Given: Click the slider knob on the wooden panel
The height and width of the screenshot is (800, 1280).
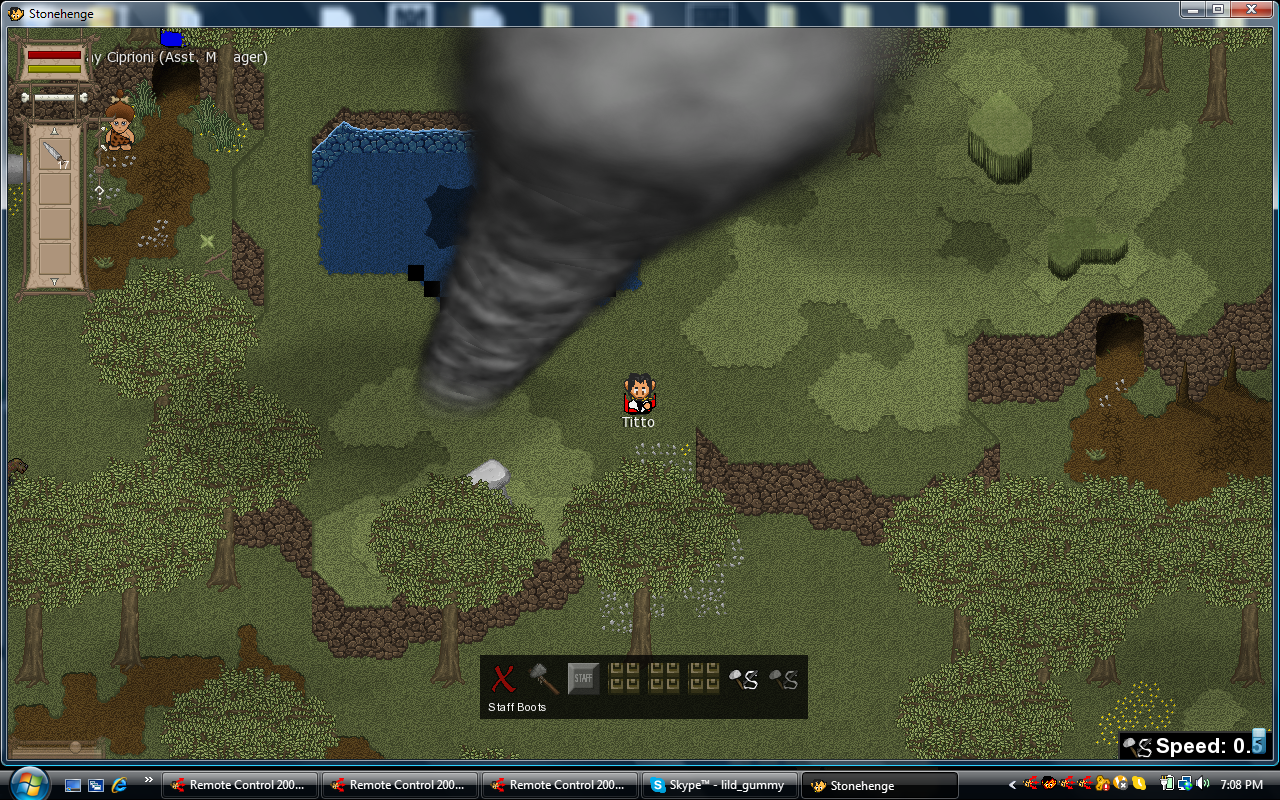Looking at the screenshot, I should click(x=74, y=746).
